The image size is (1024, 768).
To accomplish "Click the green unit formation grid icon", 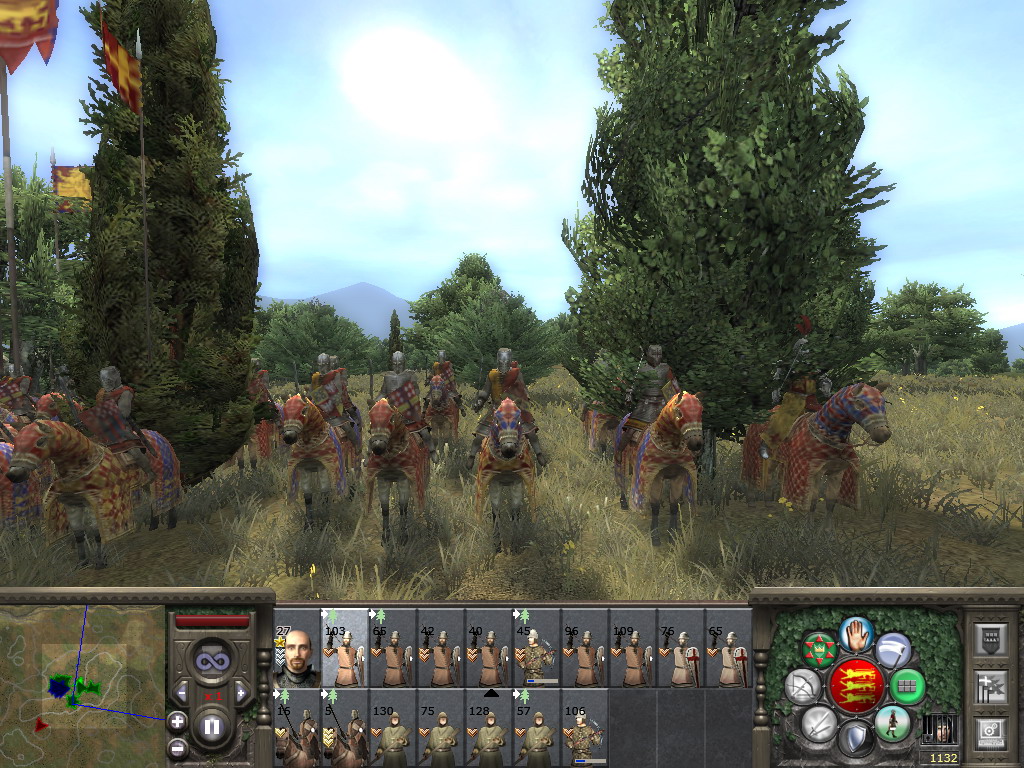I will click(x=908, y=686).
